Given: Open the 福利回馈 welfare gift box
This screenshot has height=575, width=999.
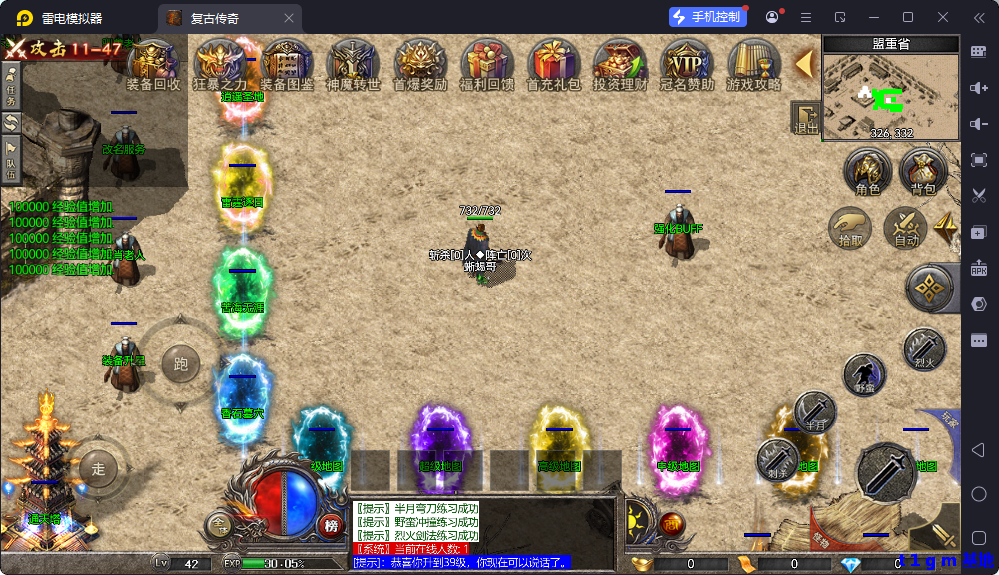Looking at the screenshot, I should point(486,65).
